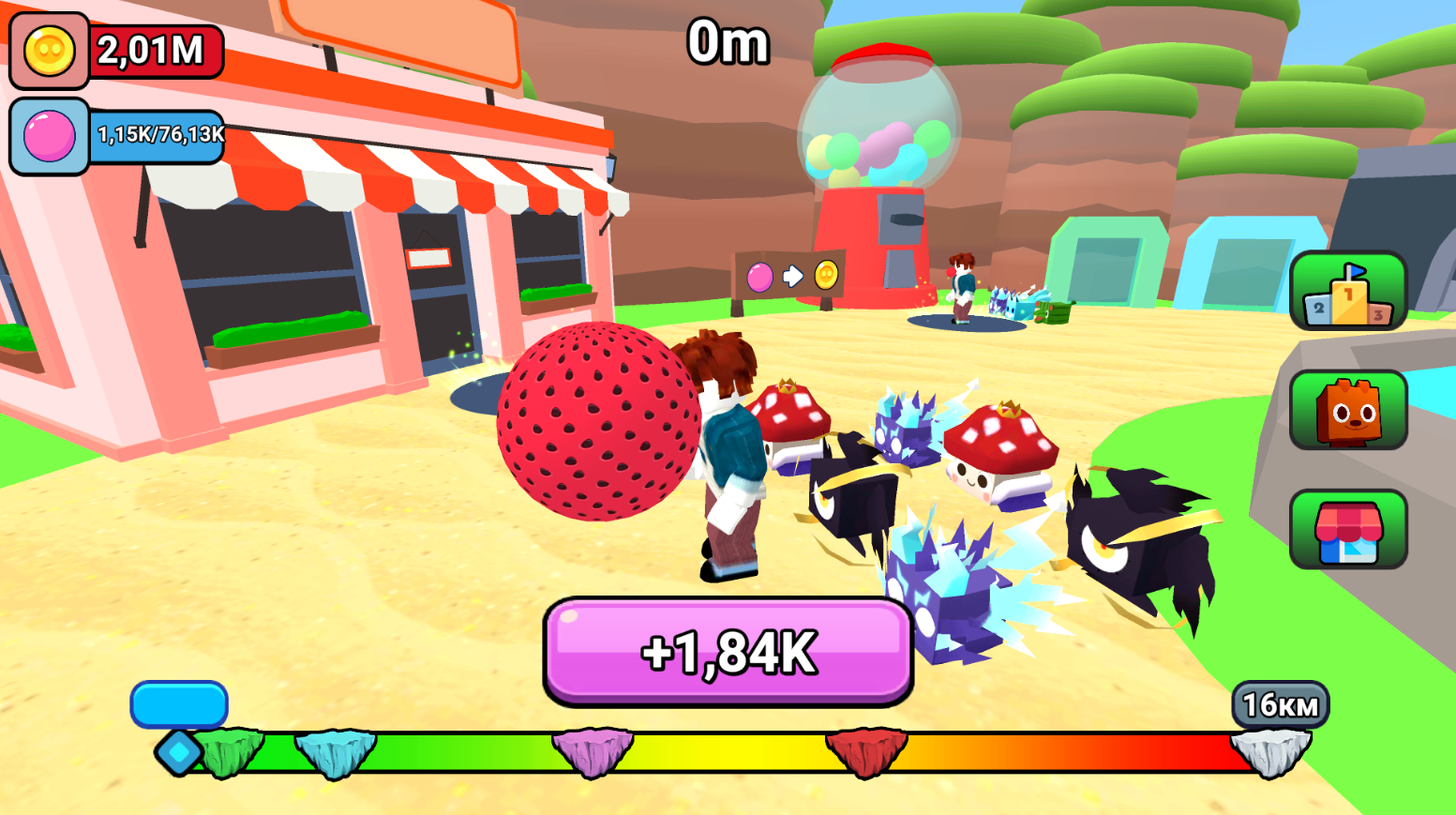Open the leaderboard podium panel
Screen dimensions: 1456x815
[1347, 291]
